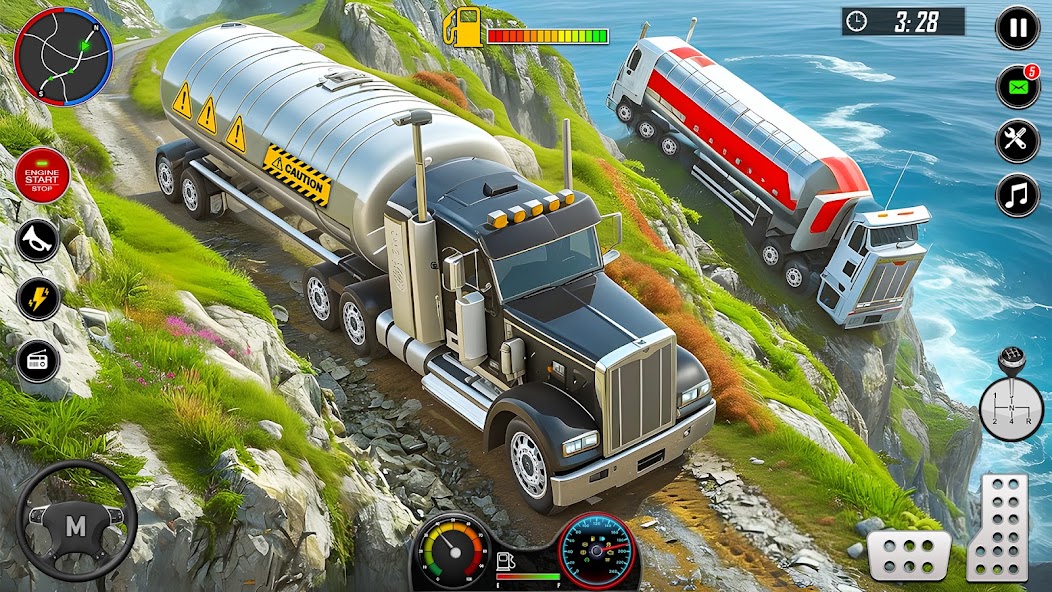Click the circular minimap
This screenshot has width=1052, height=592.
pos(62,57)
